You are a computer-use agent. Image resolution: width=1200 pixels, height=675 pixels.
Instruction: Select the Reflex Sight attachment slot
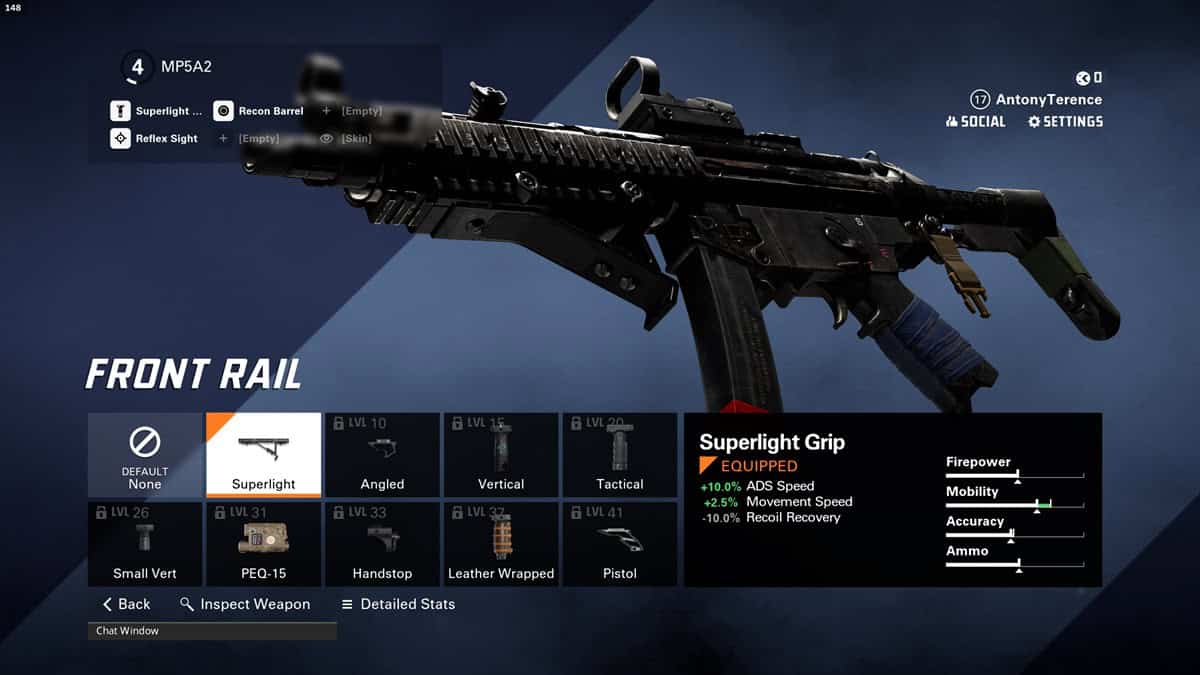(x=155, y=139)
